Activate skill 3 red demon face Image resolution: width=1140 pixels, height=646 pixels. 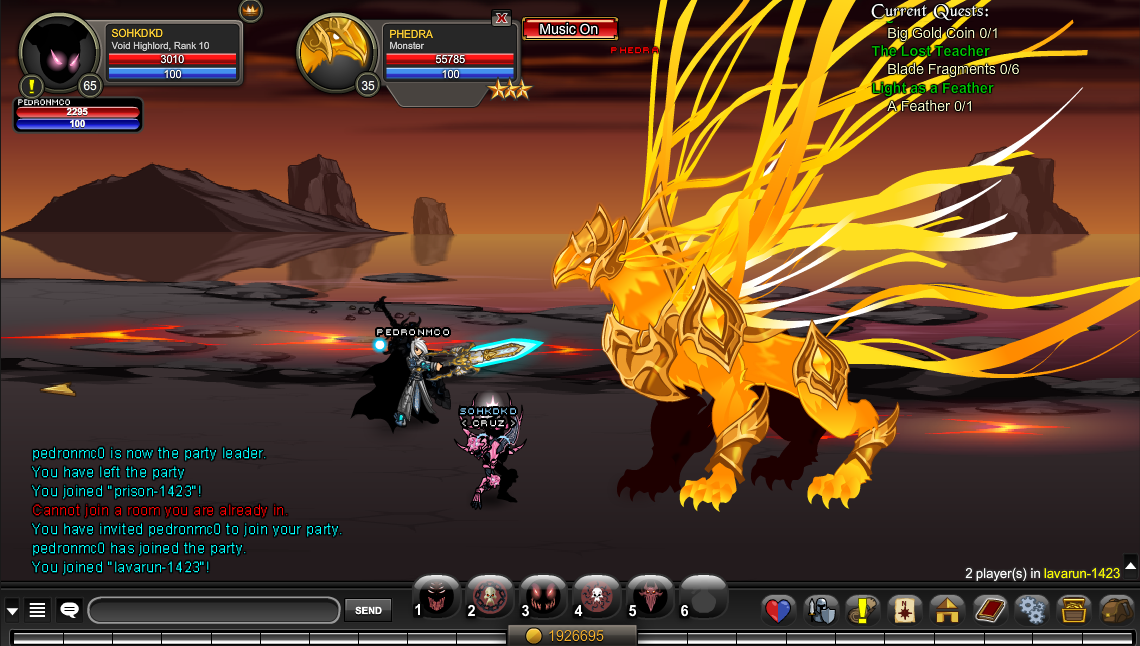click(x=544, y=598)
